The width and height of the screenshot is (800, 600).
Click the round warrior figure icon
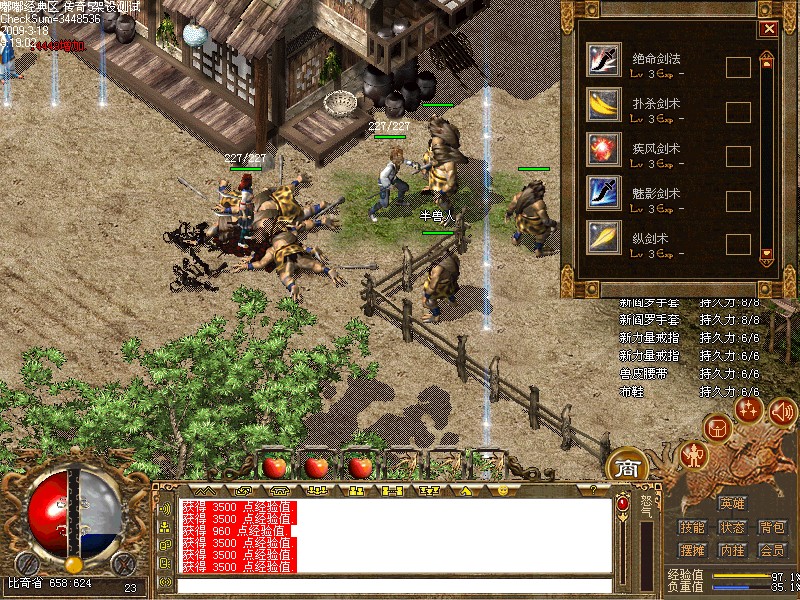point(693,455)
